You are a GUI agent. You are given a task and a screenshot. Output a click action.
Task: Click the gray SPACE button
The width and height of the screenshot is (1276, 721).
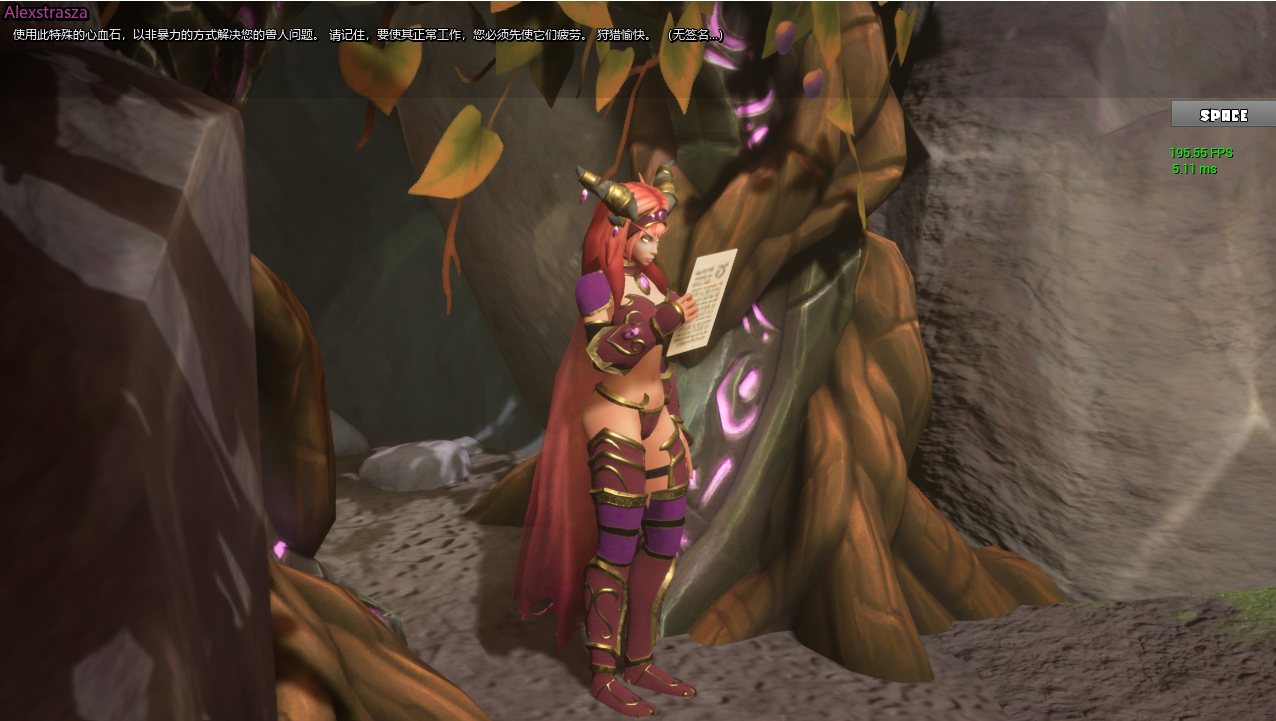click(1223, 115)
